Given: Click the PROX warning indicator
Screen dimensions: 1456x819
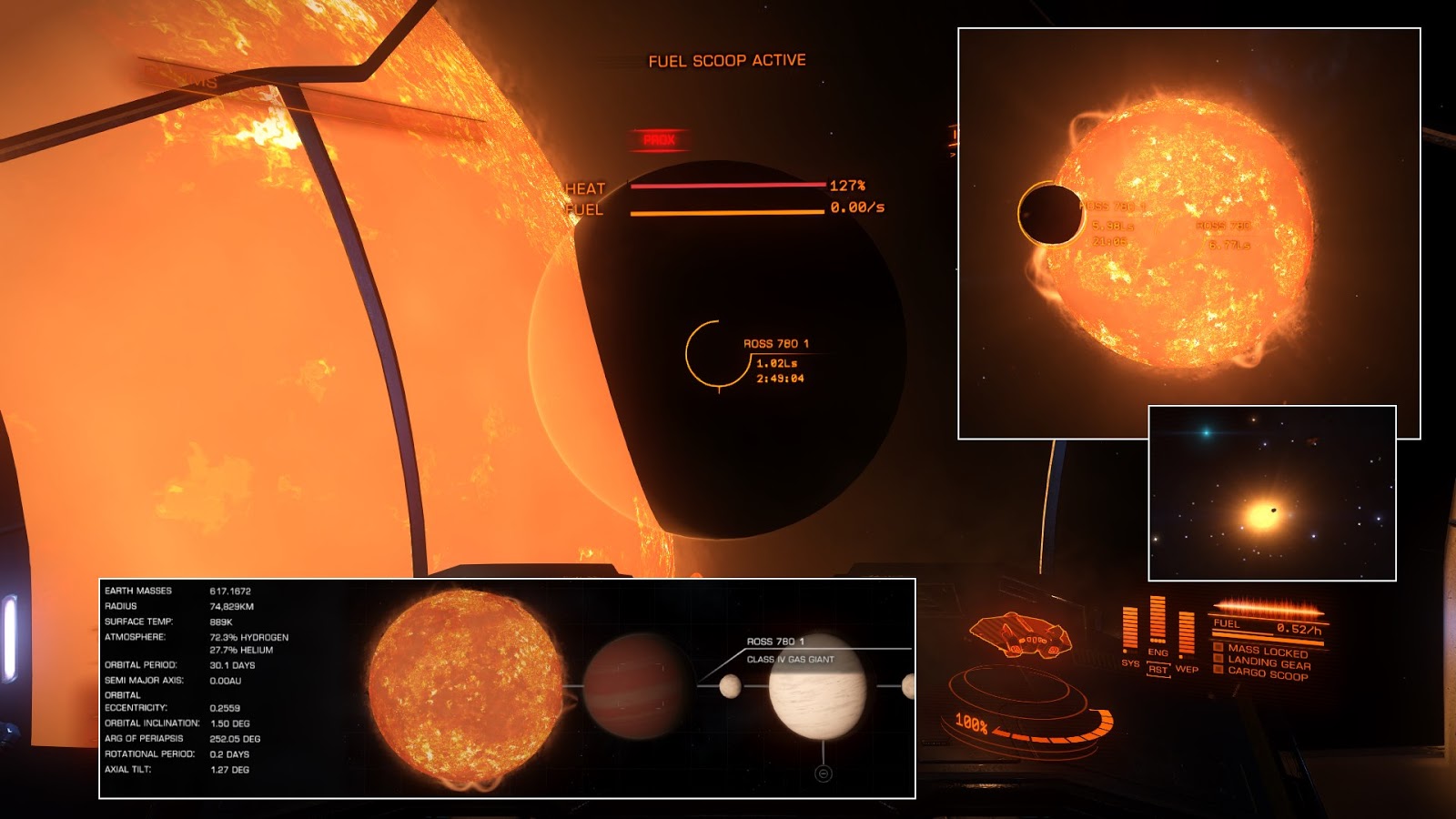Looking at the screenshot, I should click(662, 139).
